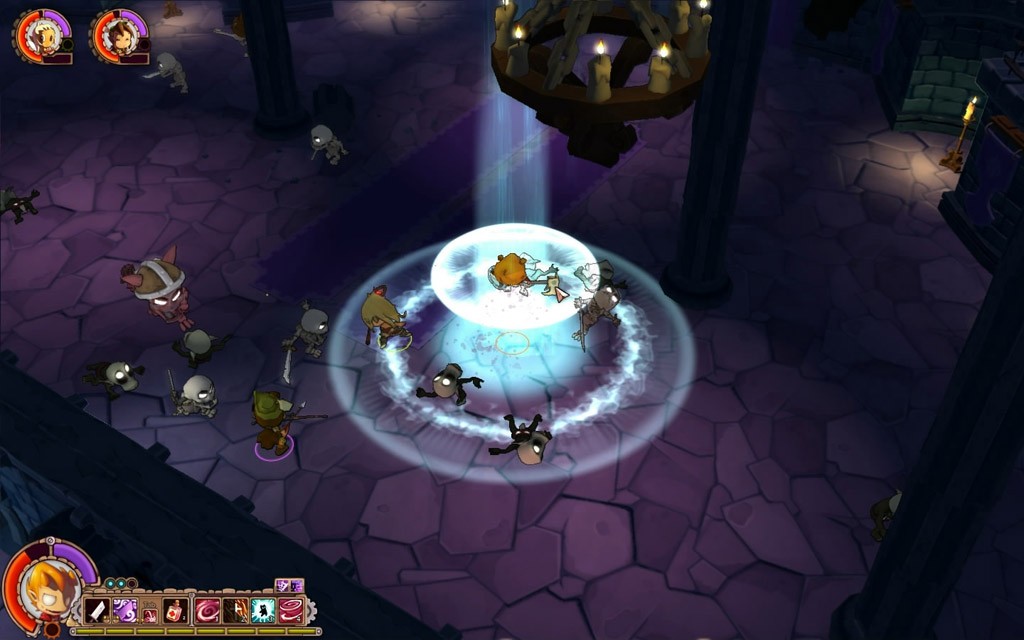Click the small red weapon-swap icon
This screenshot has width=1024, height=640.
point(150,615)
